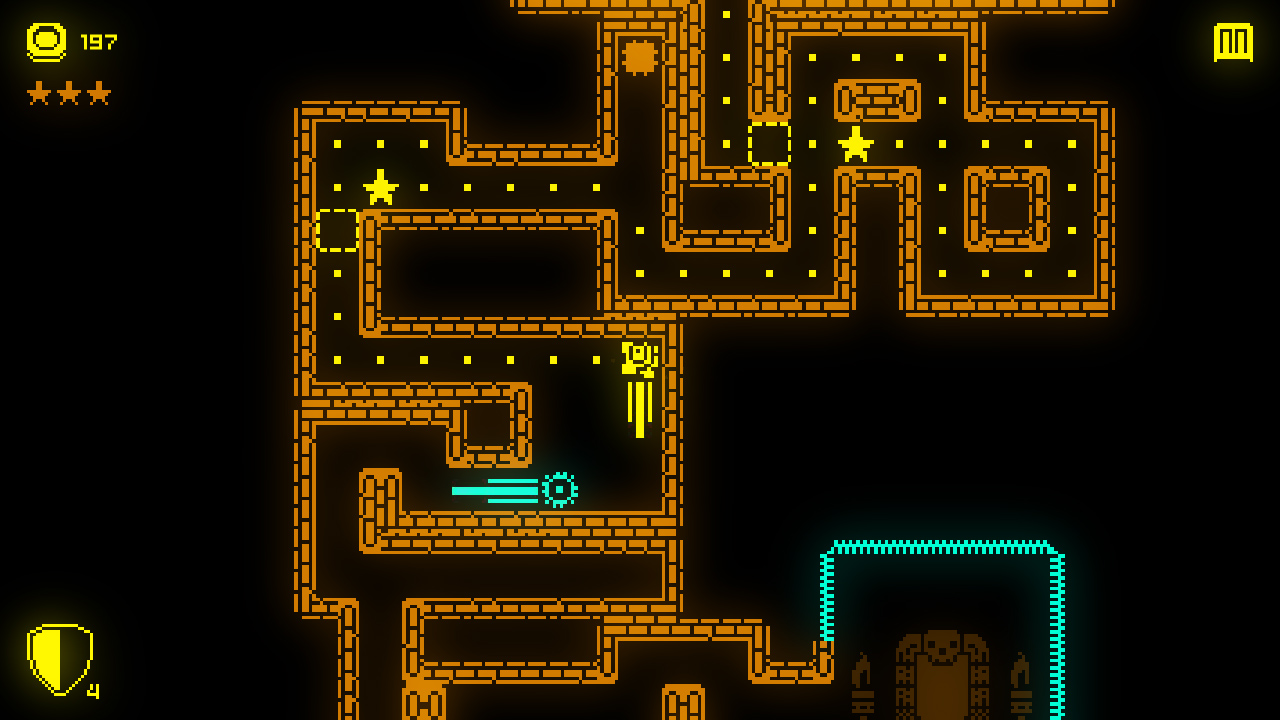This screenshot has height=720, width=1280.
Task: Click the spinning saw blade hazard
Action: click(x=559, y=487)
